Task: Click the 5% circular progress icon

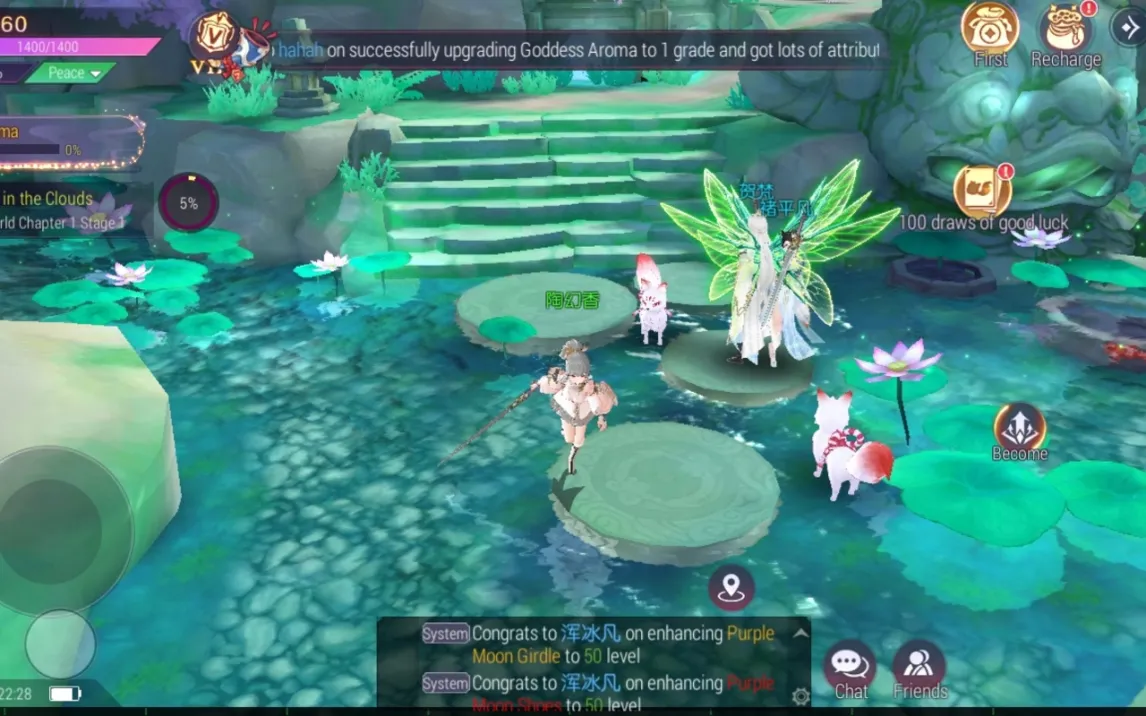Action: pos(188,203)
